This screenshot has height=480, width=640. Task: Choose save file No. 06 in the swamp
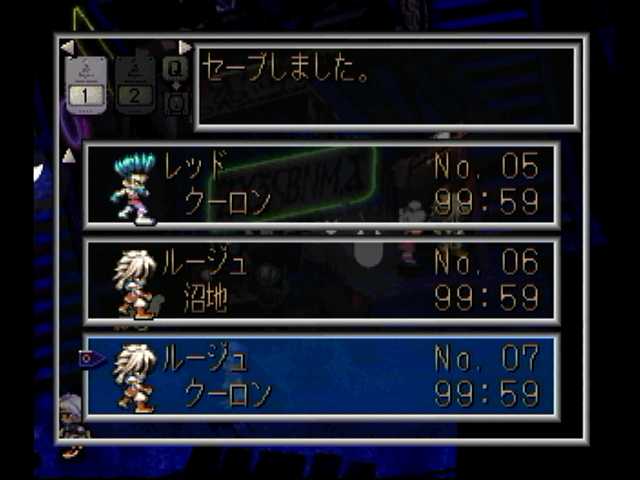[x=322, y=280]
